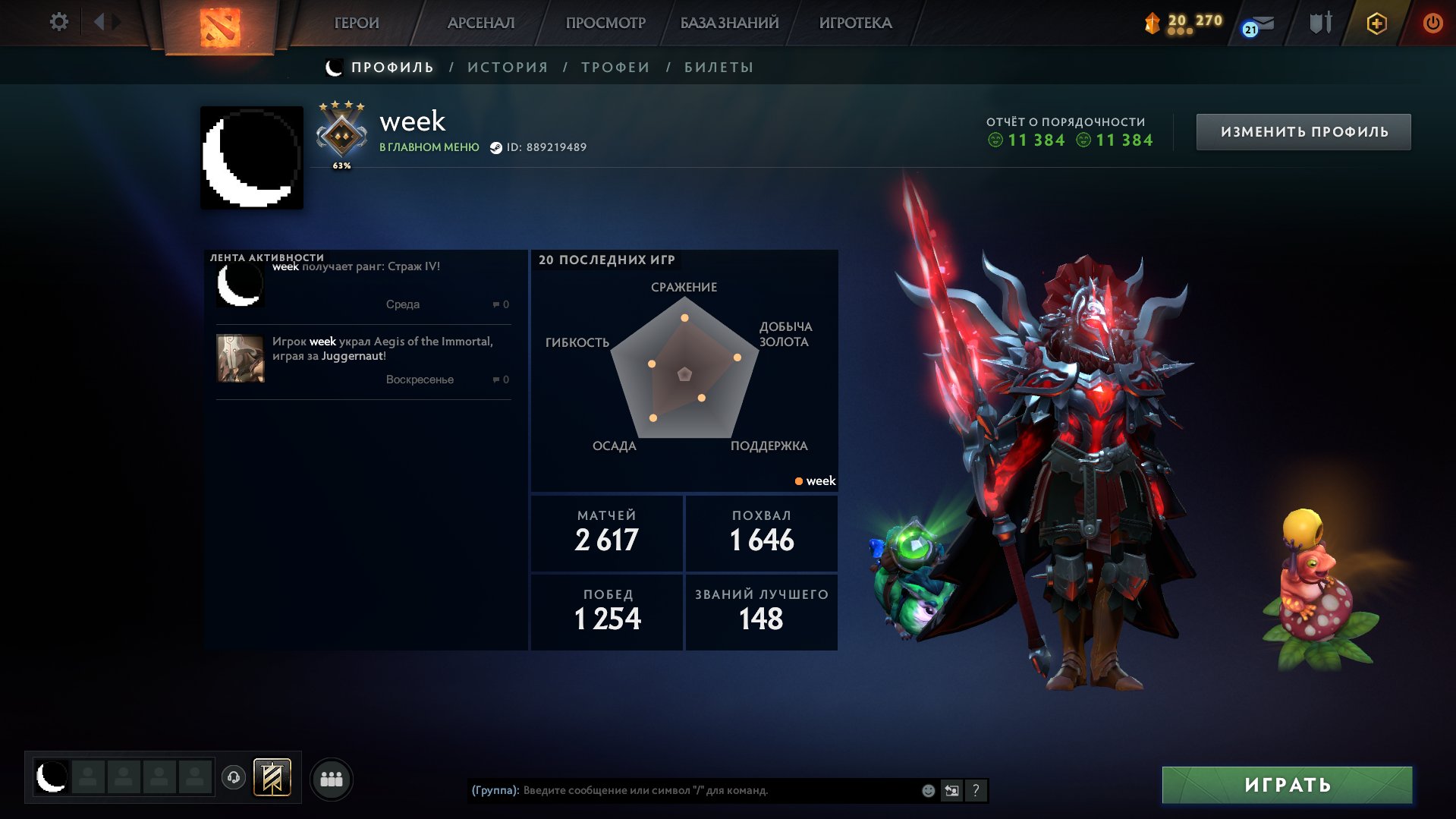Viewport: 1456px width, 819px height.
Task: Switch to the ИСТОРИЯ tab
Action: pyautogui.click(x=507, y=67)
